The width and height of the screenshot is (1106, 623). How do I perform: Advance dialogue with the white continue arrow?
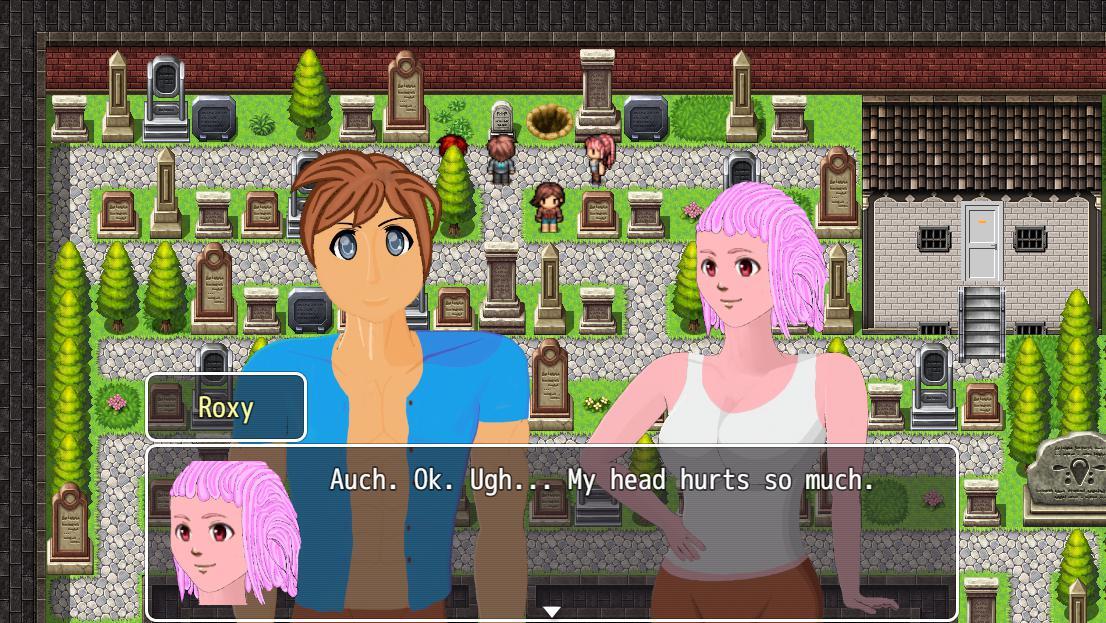[x=551, y=611]
